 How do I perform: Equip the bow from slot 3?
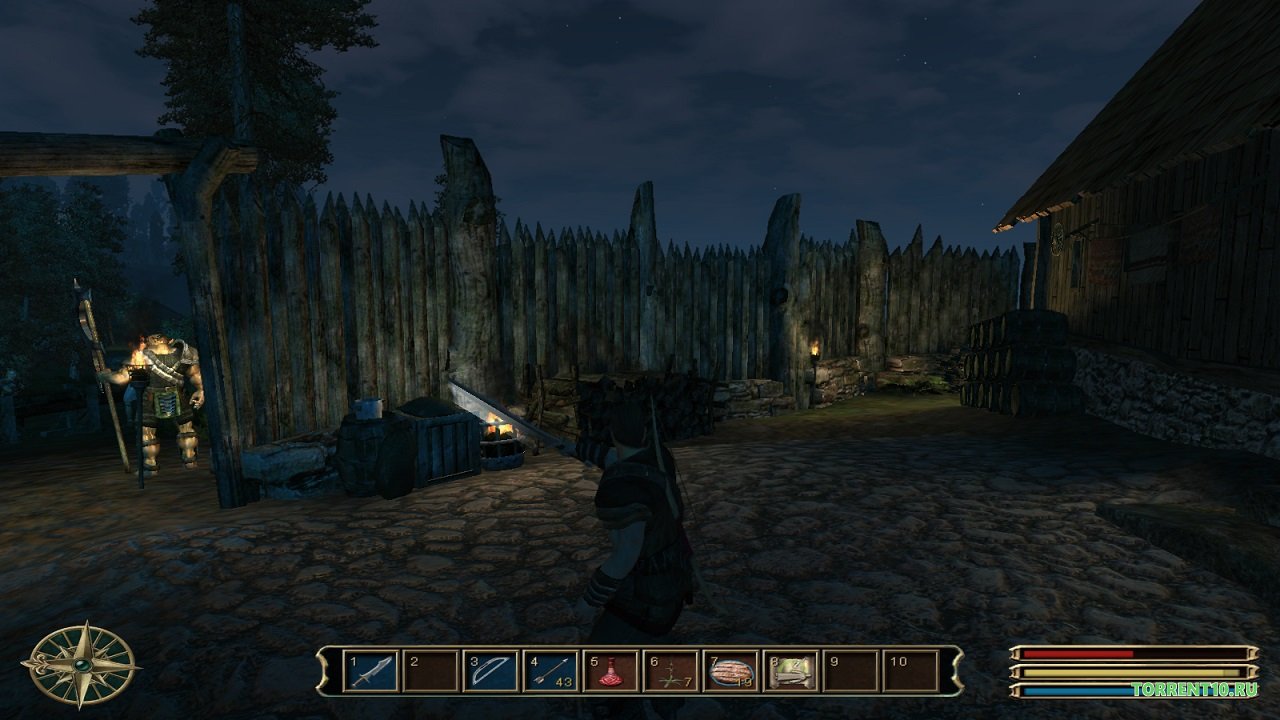[491, 671]
